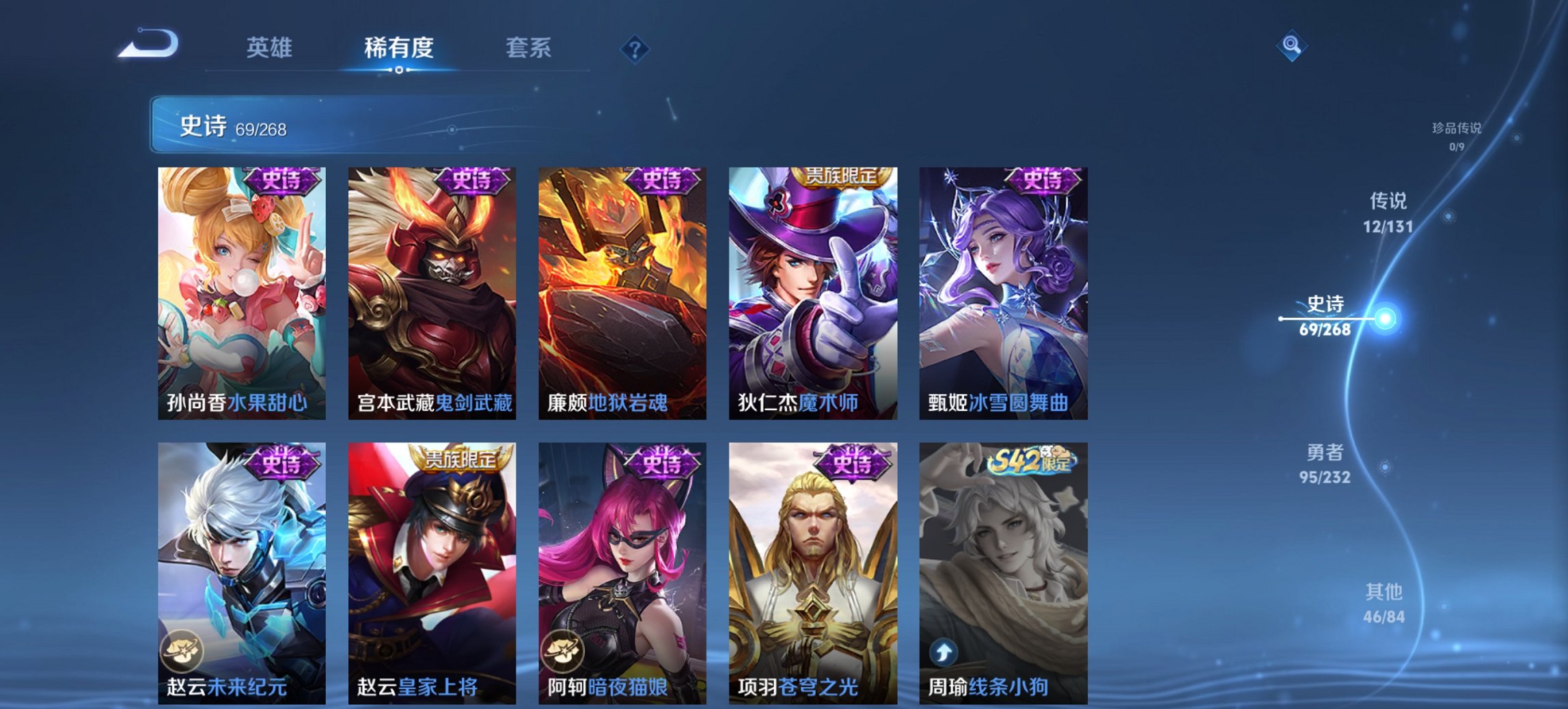This screenshot has width=1568, height=709.
Task: Open search via the magnifier icon
Action: click(1291, 46)
